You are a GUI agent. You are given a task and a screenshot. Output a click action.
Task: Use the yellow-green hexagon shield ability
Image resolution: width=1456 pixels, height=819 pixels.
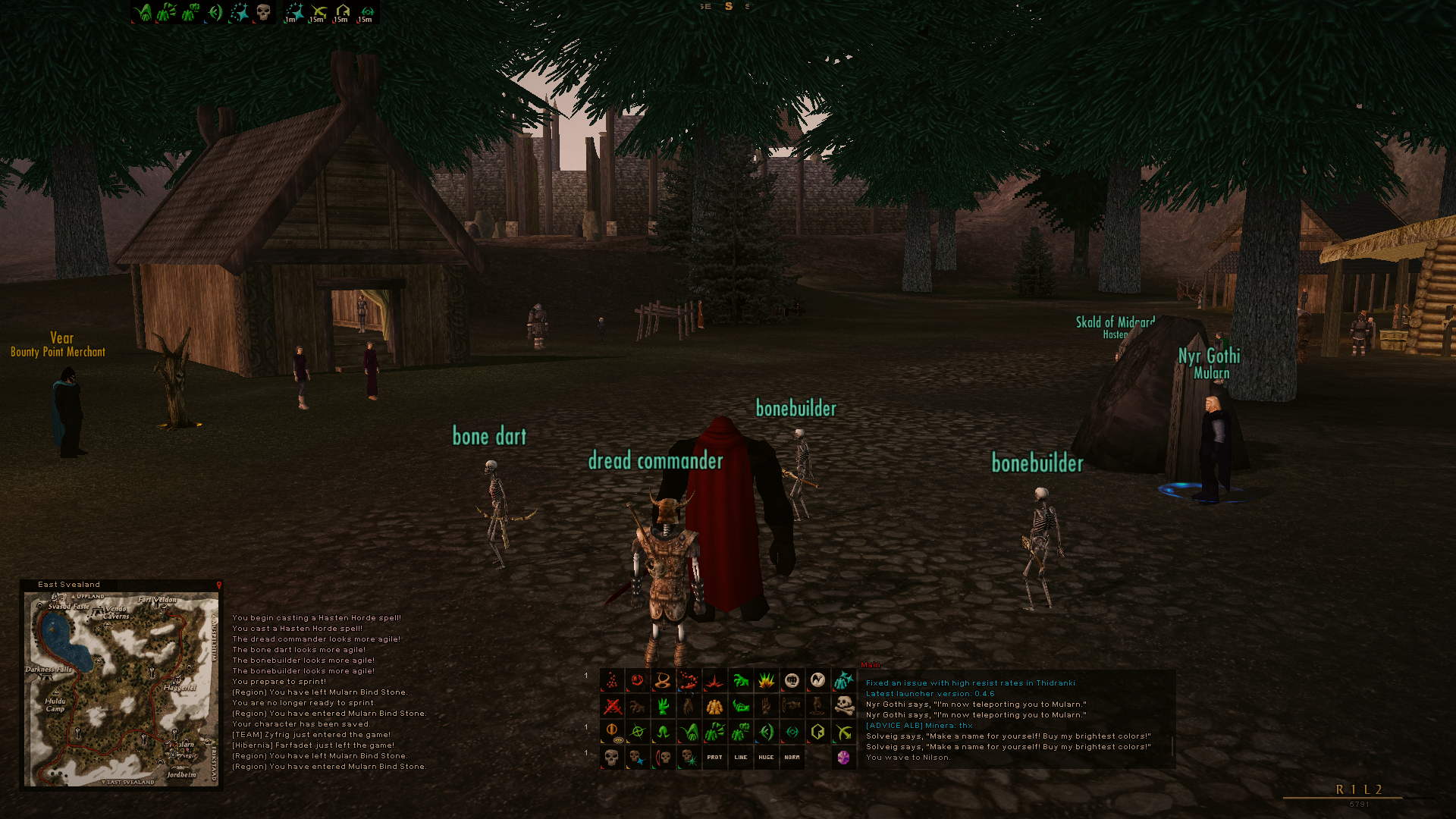click(x=817, y=732)
